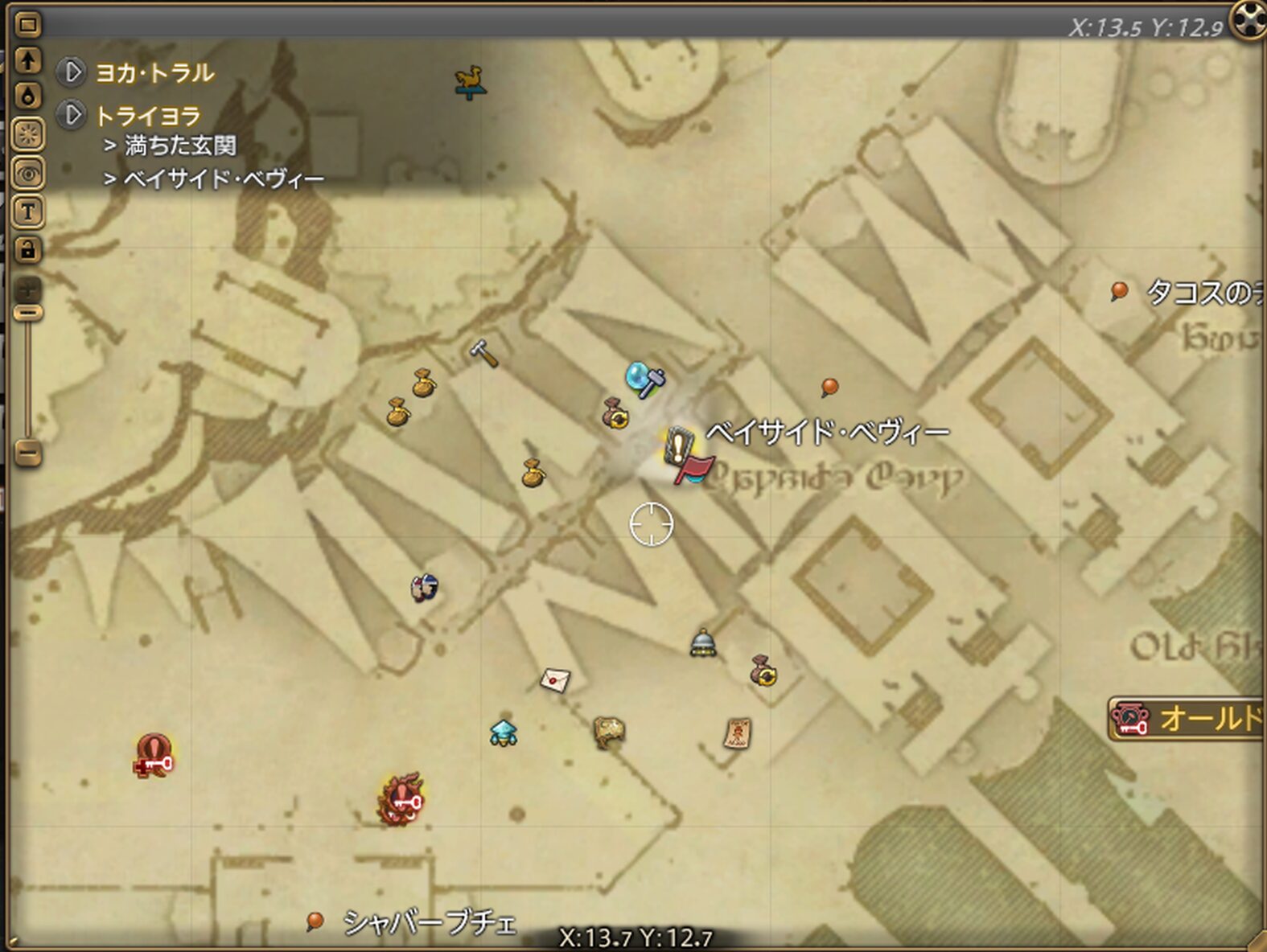Click the map zoom slider handle
Screen dimensions: 1267x952
pyautogui.click(x=28, y=312)
